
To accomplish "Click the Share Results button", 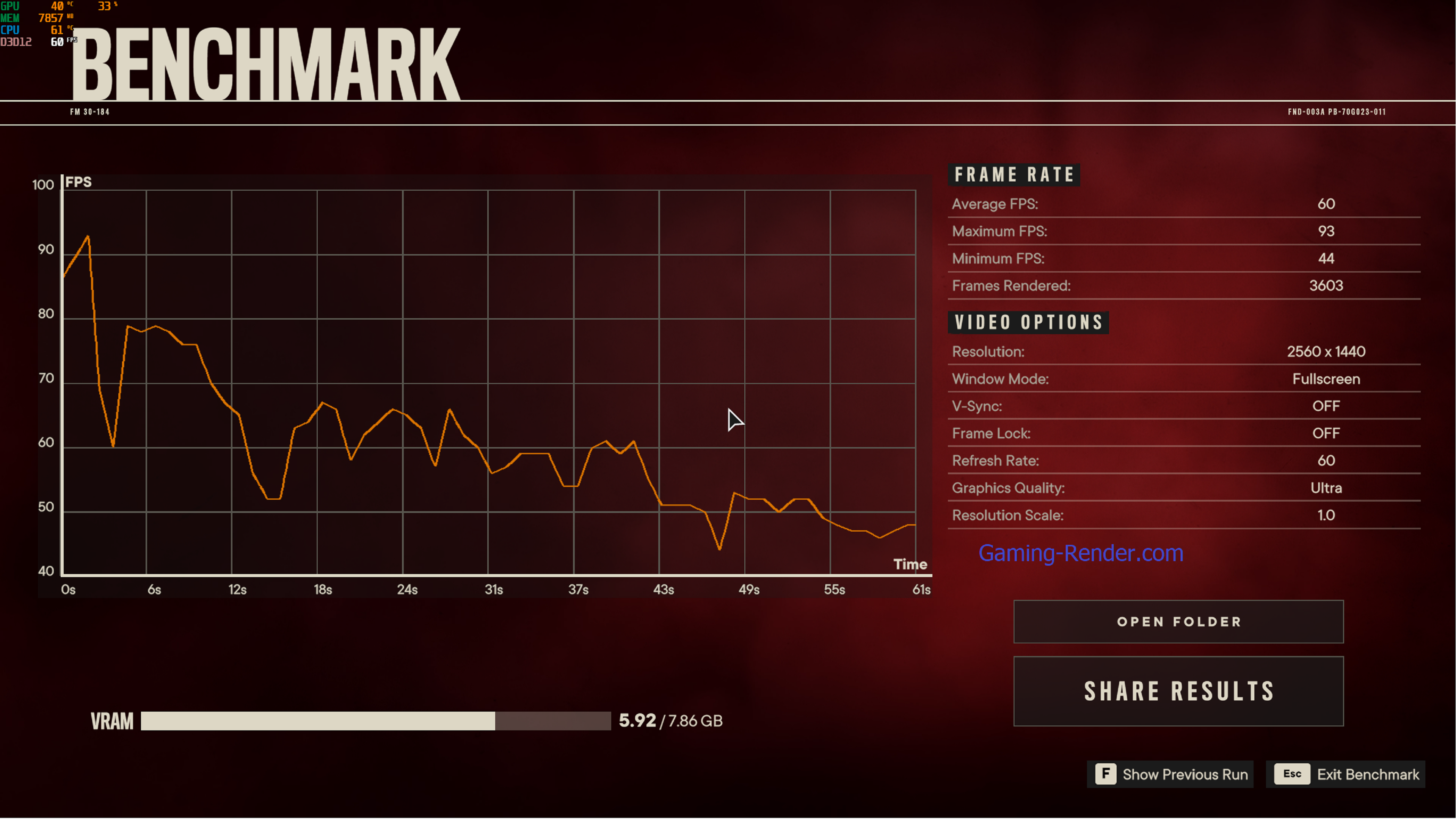I will pyautogui.click(x=1178, y=691).
